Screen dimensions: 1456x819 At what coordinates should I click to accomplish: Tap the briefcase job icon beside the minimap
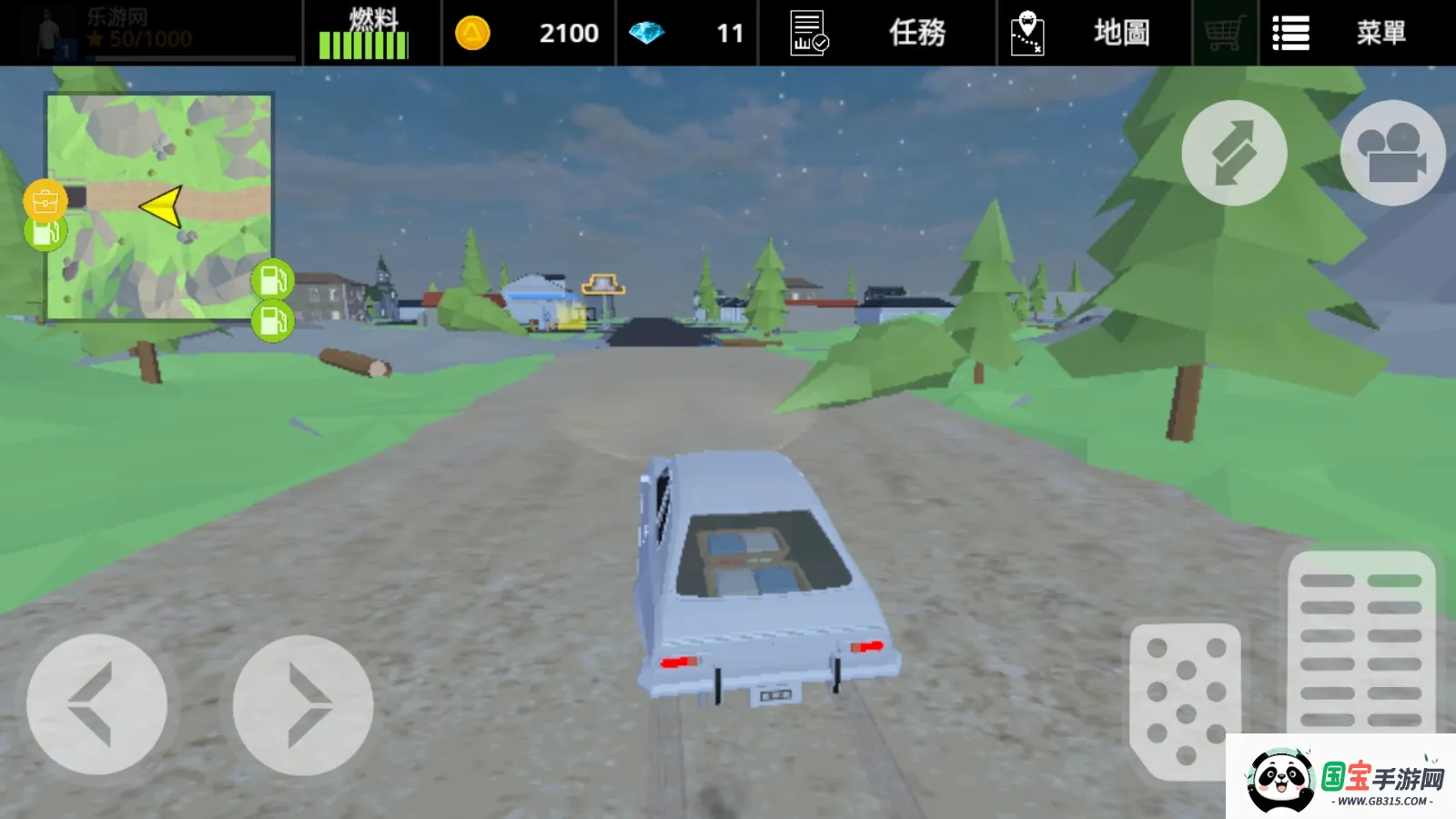[44, 199]
